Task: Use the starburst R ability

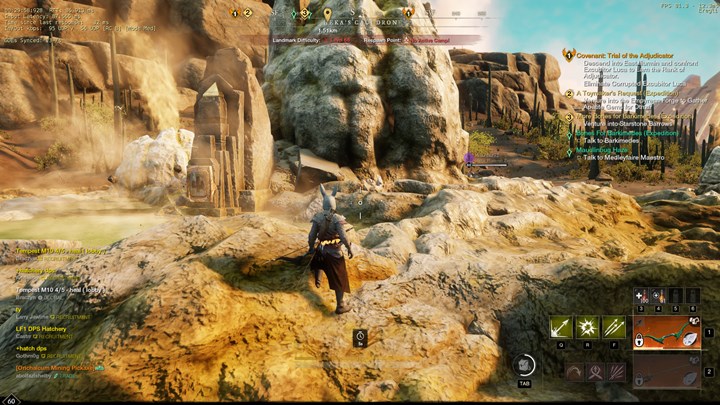Action: point(587,327)
